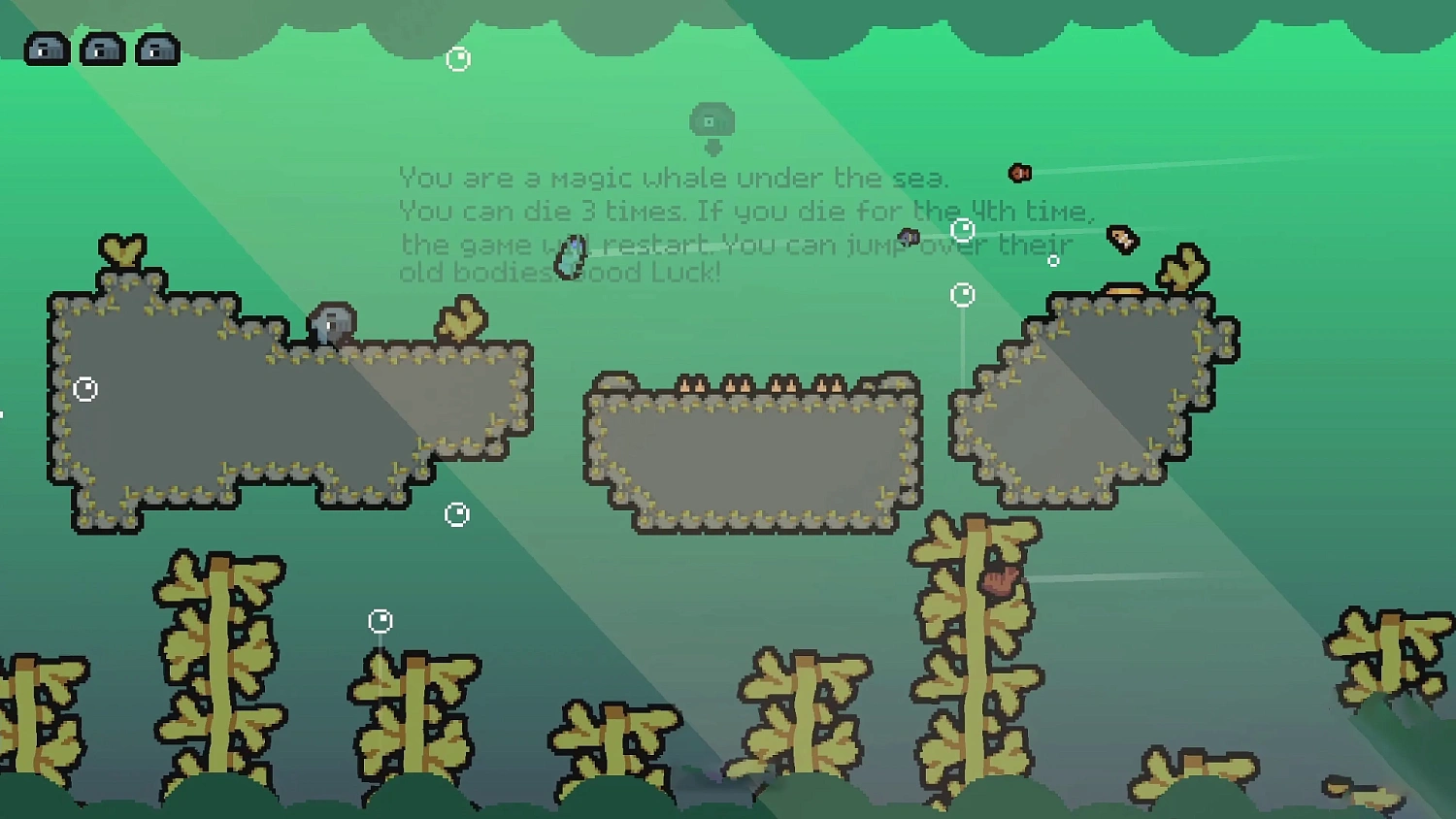The width and height of the screenshot is (1456, 819).
Task: Pop the bubble at the top of screen
Action: point(457,57)
